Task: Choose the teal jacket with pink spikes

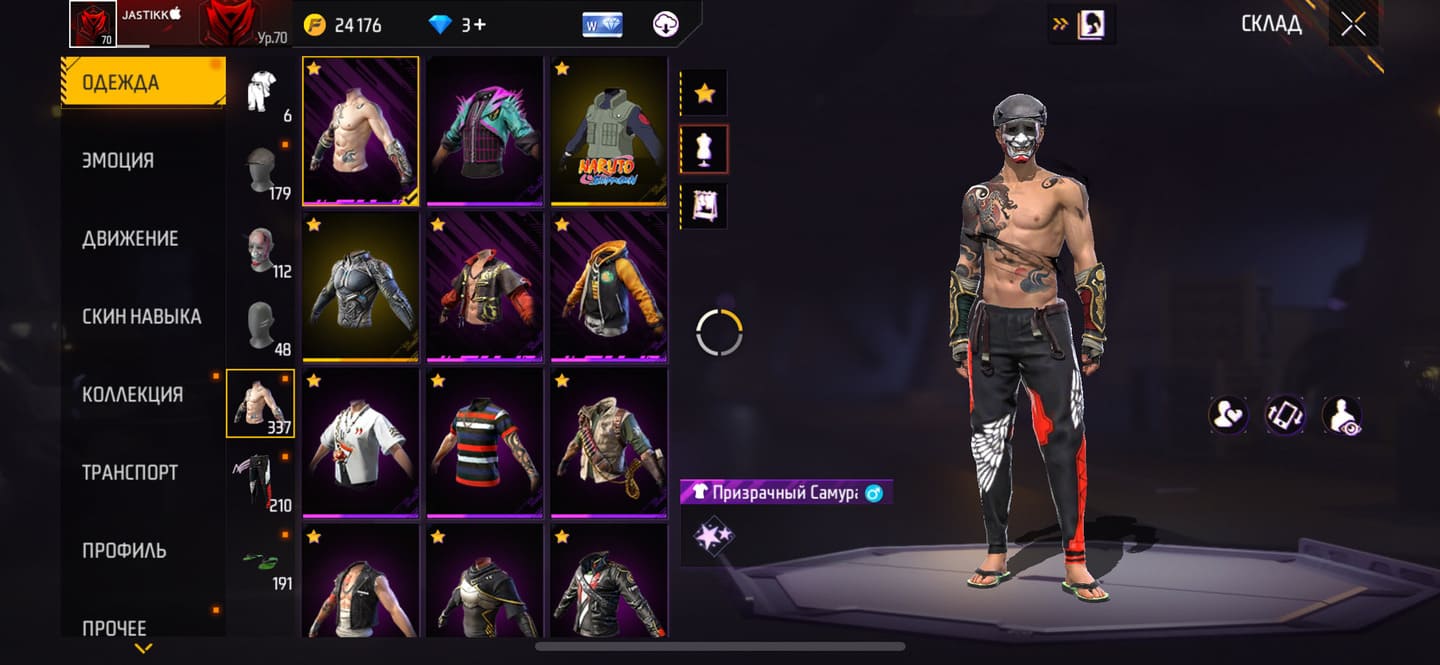Action: click(x=484, y=131)
